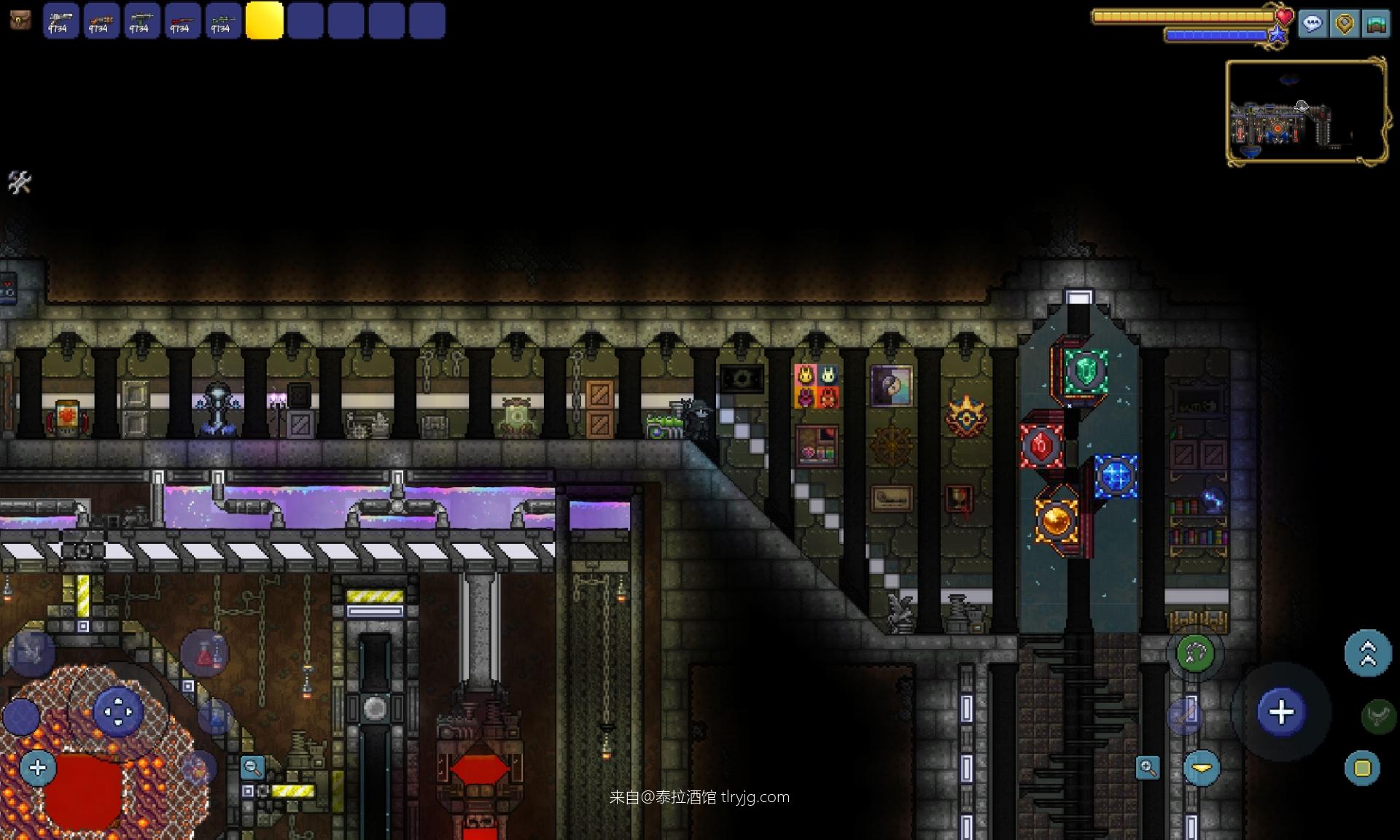Tap the yellow down-arrow button
Viewport: 1400px width, 840px height.
point(1202,768)
